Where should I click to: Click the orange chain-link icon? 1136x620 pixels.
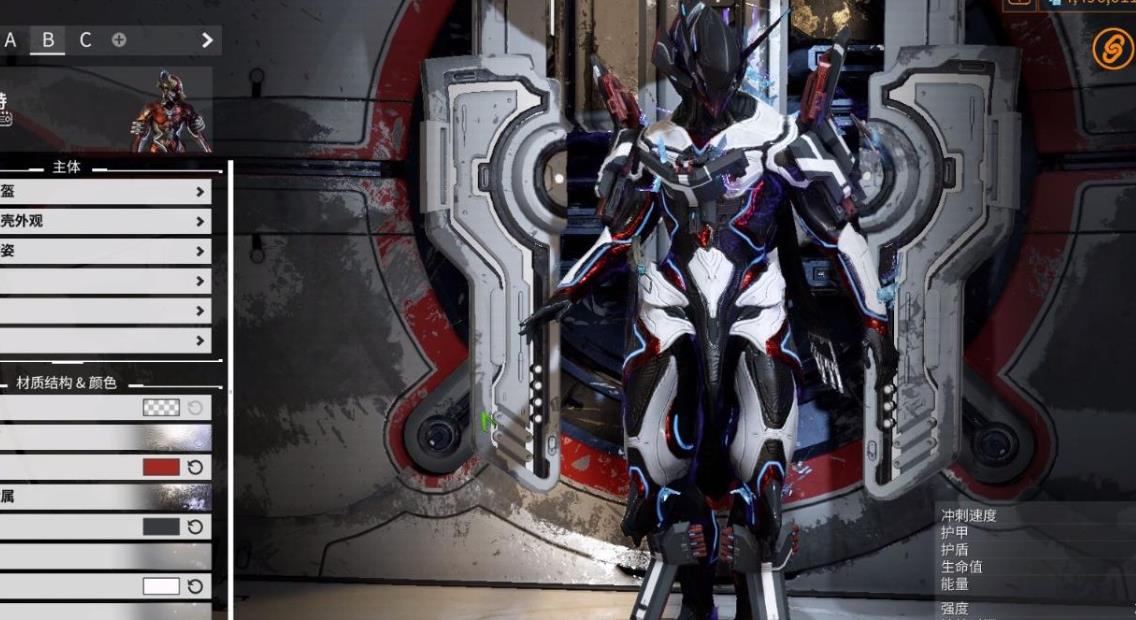point(1112,49)
